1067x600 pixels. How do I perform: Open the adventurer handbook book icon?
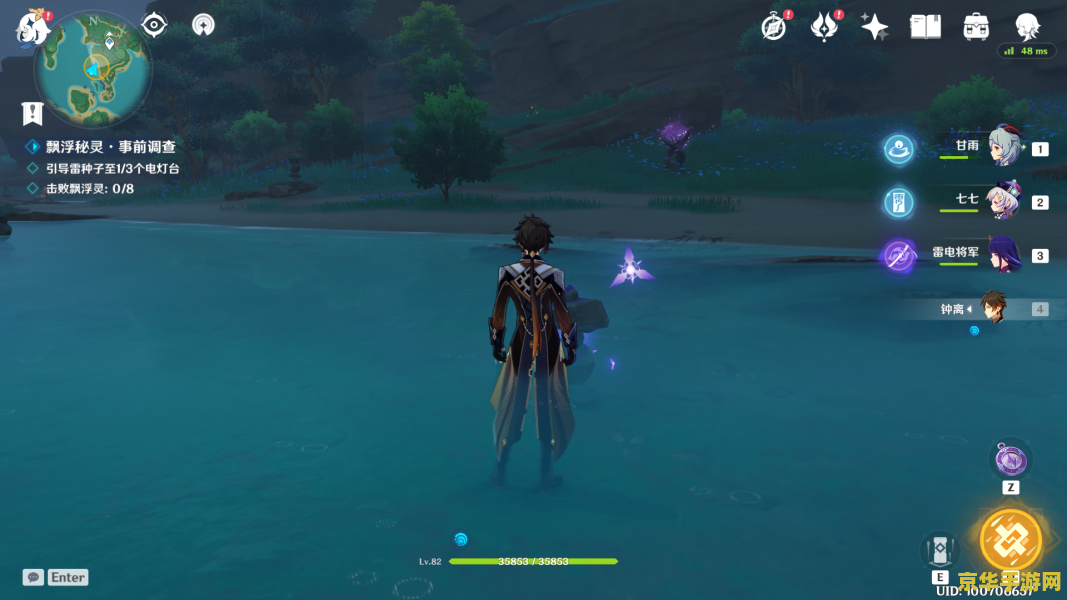click(925, 27)
